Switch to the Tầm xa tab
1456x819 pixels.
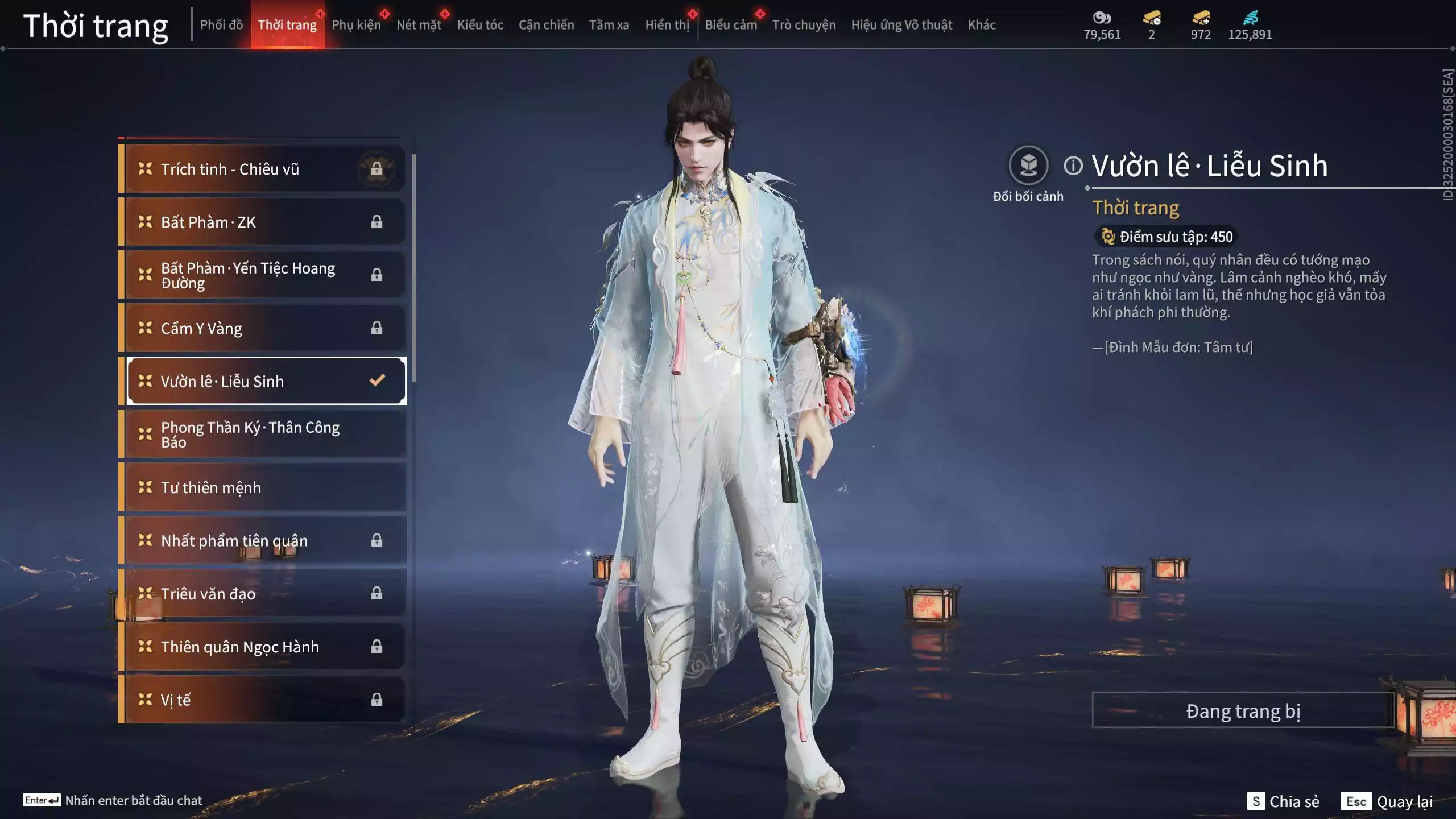tap(609, 25)
